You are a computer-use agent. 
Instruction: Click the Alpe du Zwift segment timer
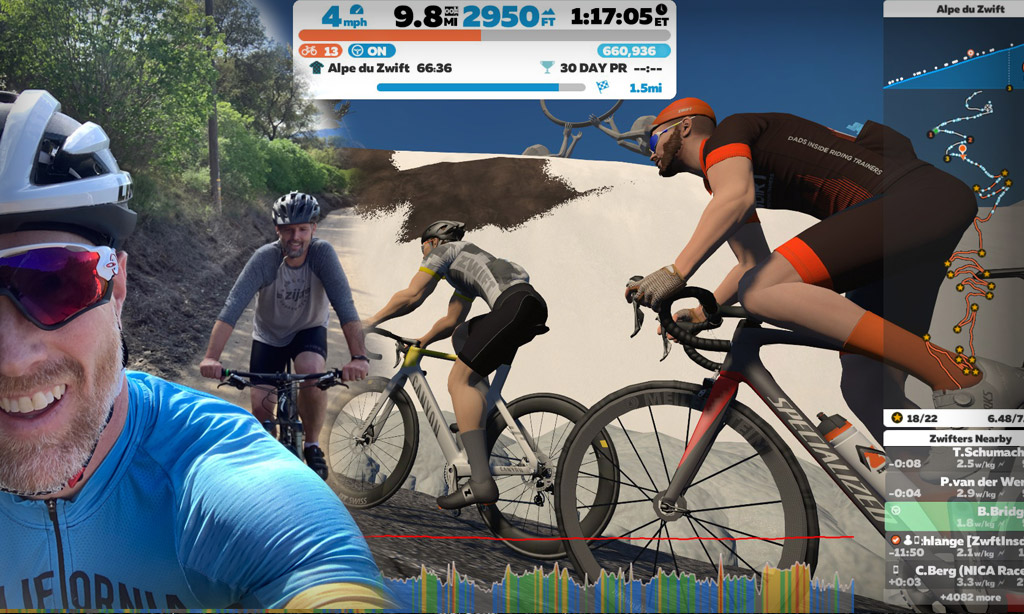click(380, 68)
